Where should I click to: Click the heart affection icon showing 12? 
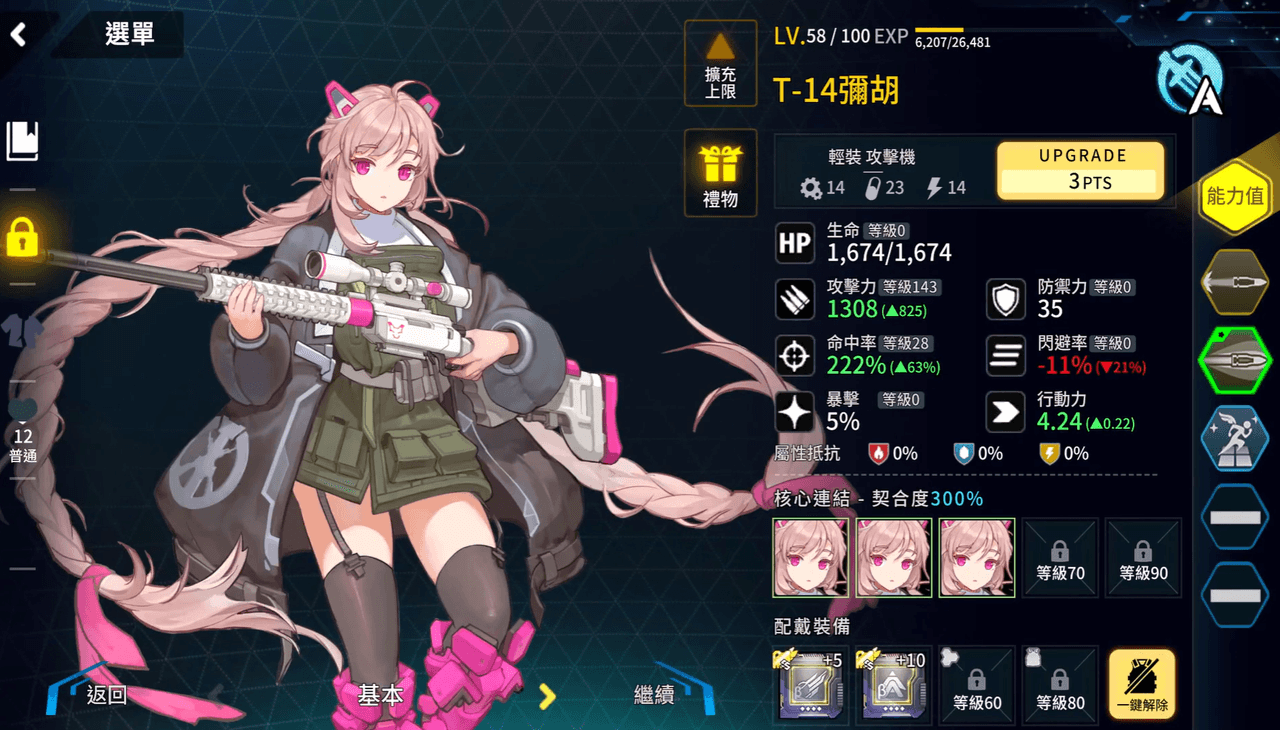pos(22,420)
